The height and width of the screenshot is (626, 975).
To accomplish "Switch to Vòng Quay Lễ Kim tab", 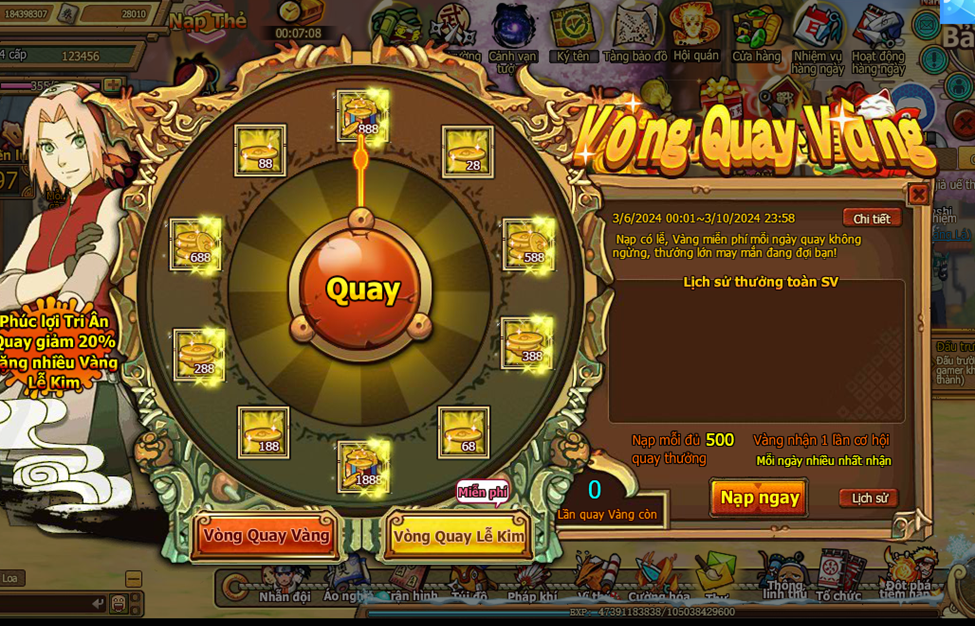I will pos(458,536).
